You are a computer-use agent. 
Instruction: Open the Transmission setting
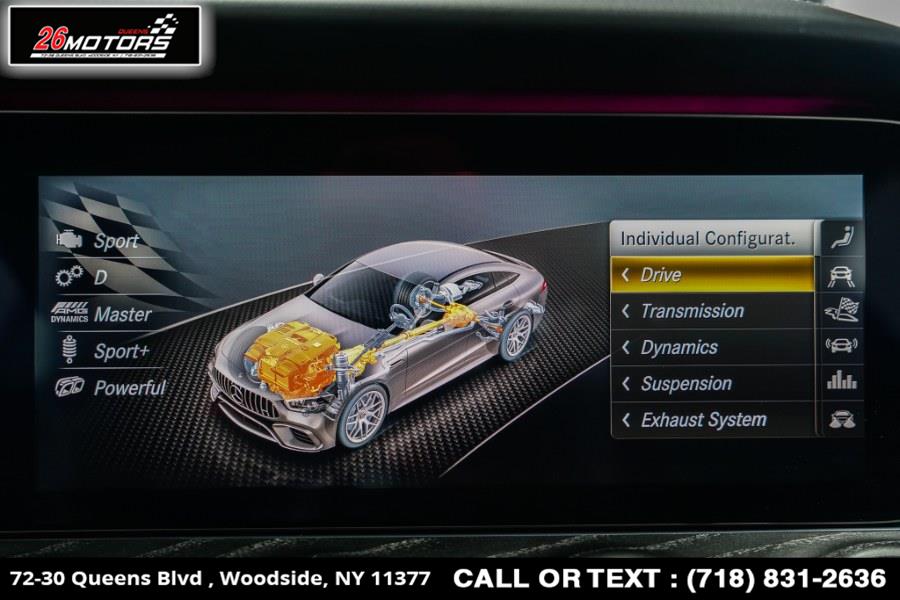pos(712,311)
